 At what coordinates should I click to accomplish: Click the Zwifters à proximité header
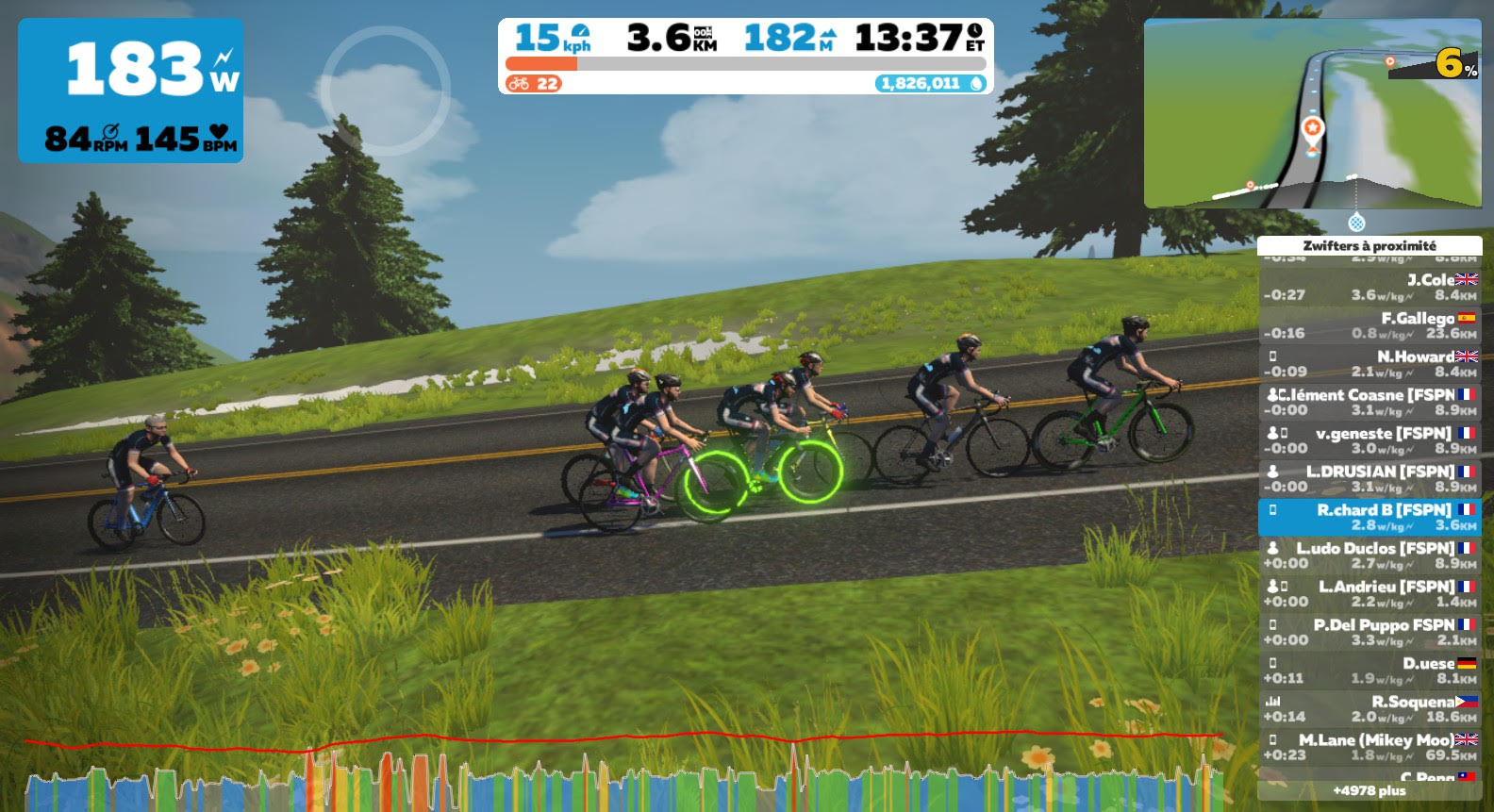[1369, 246]
